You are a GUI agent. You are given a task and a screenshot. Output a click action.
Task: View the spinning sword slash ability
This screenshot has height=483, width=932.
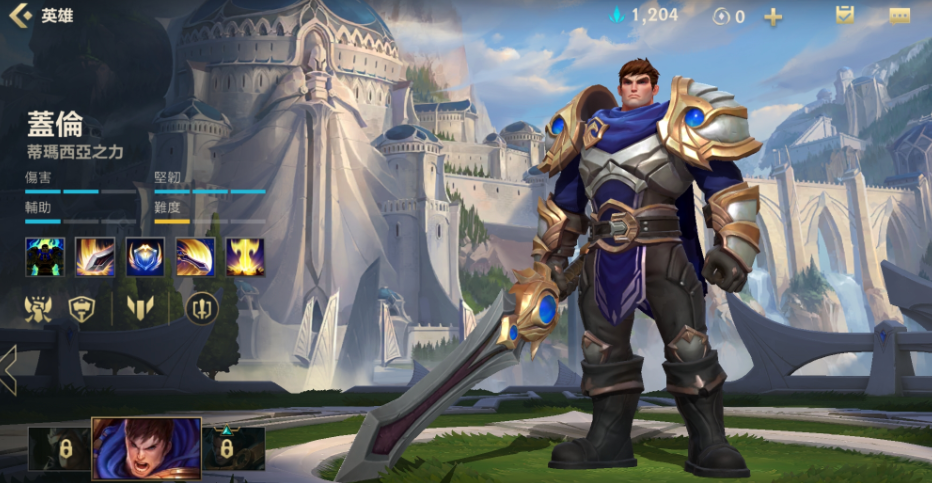coord(195,257)
